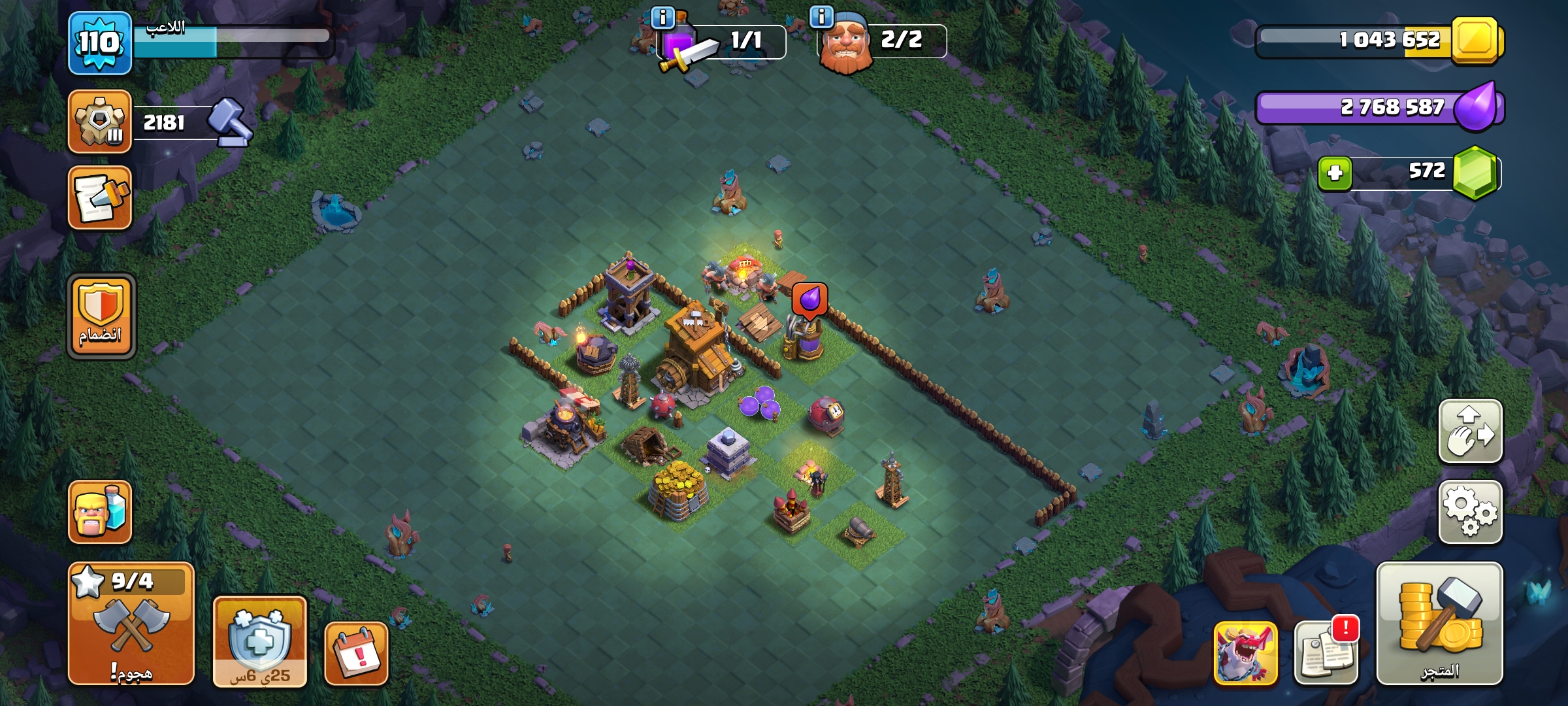Show info for the elixir sword troop count

662,18
